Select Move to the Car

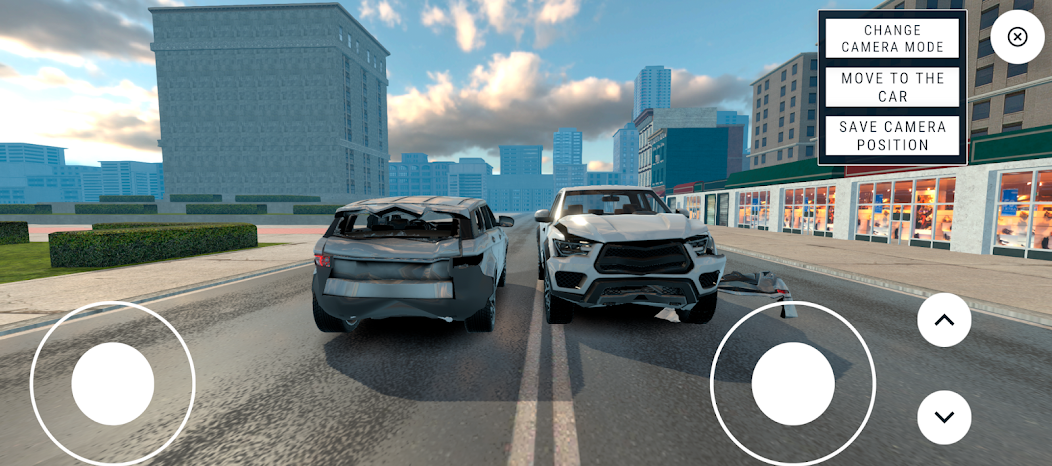pyautogui.click(x=892, y=87)
